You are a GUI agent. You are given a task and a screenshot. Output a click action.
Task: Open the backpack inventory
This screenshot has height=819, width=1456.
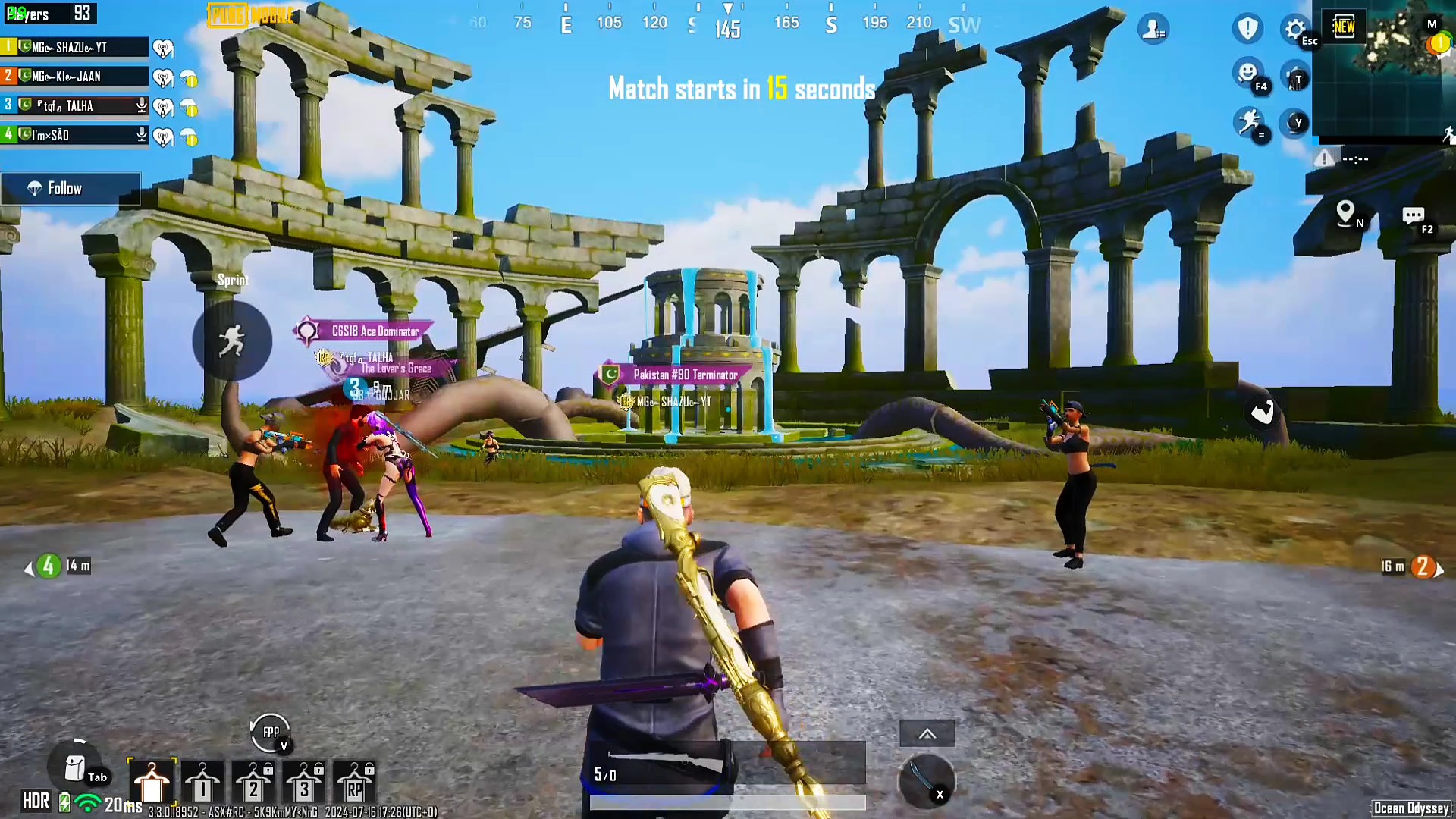coord(75,768)
